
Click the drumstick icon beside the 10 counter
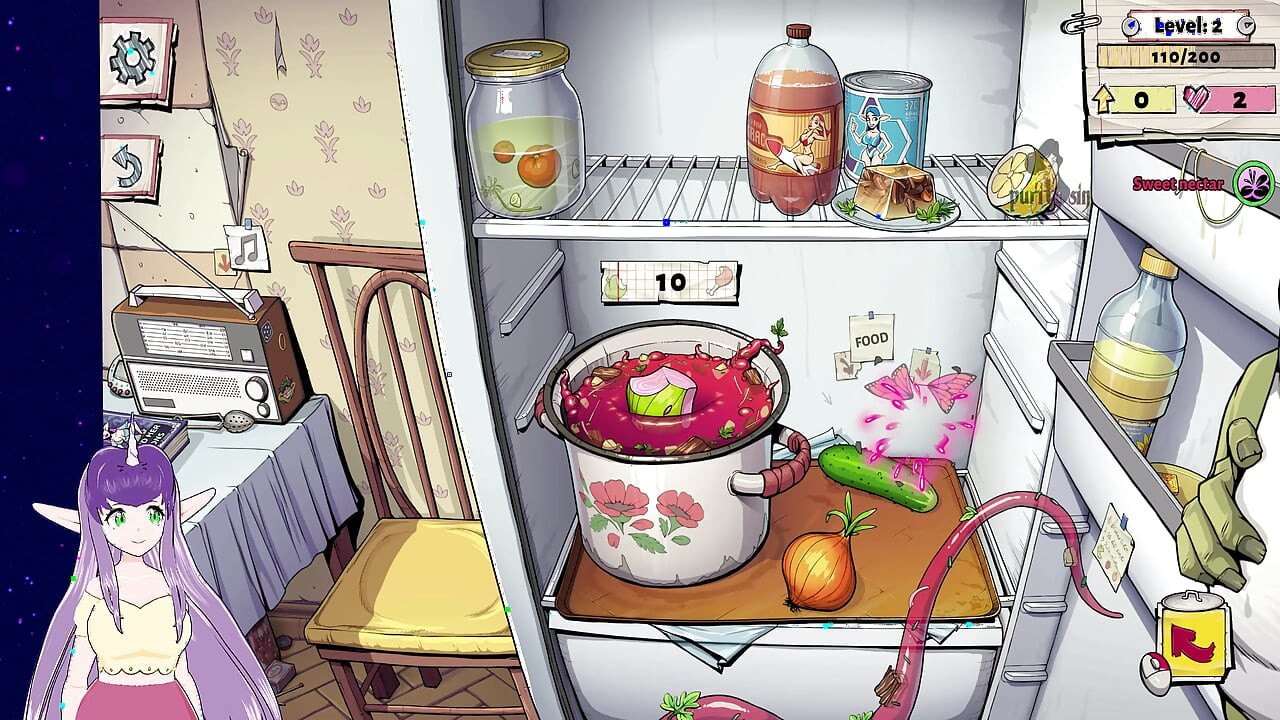(722, 280)
